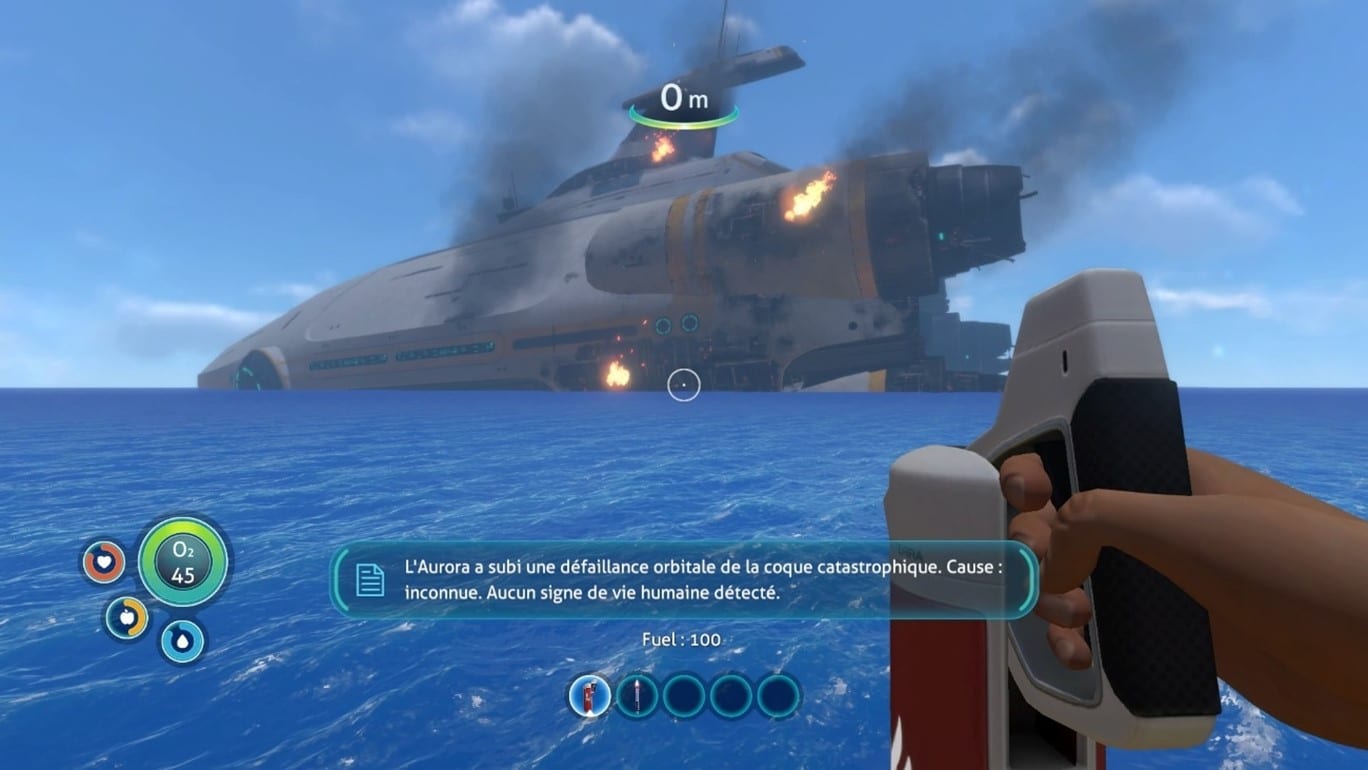The image size is (1368, 770).
Task: Select the flare hotbar slot
Action: coord(637,695)
